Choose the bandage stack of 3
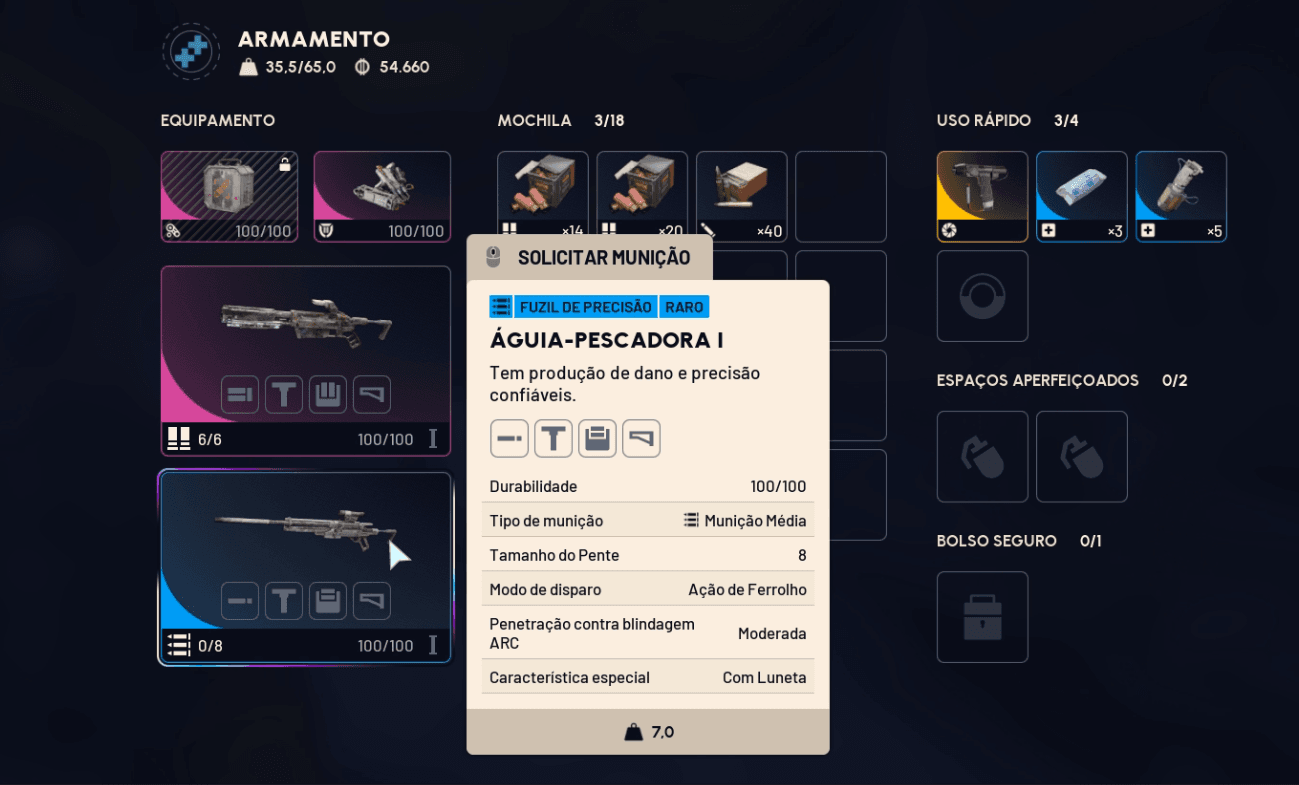 (1081, 190)
